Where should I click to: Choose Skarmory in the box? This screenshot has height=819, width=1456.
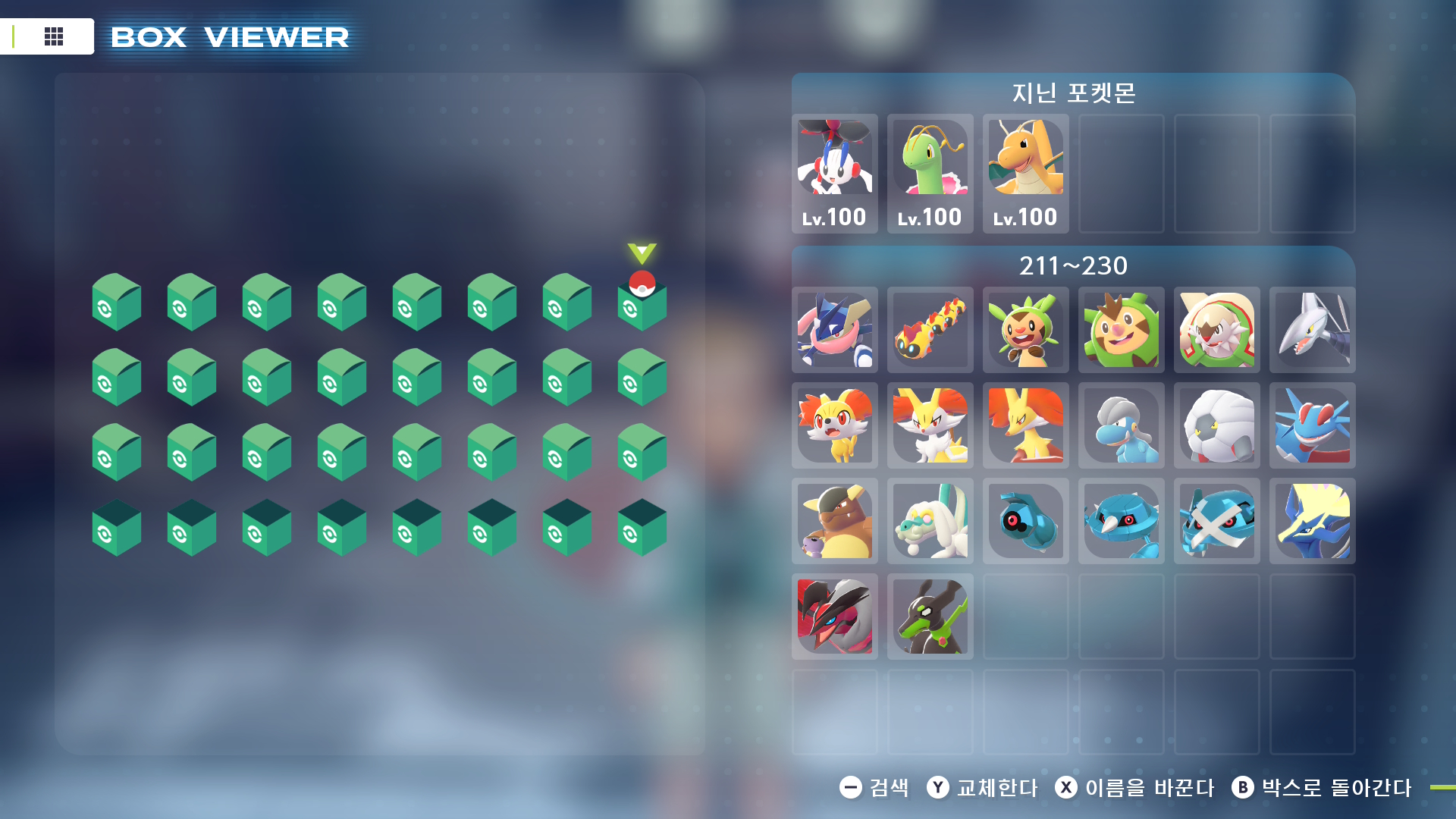coord(1312,330)
